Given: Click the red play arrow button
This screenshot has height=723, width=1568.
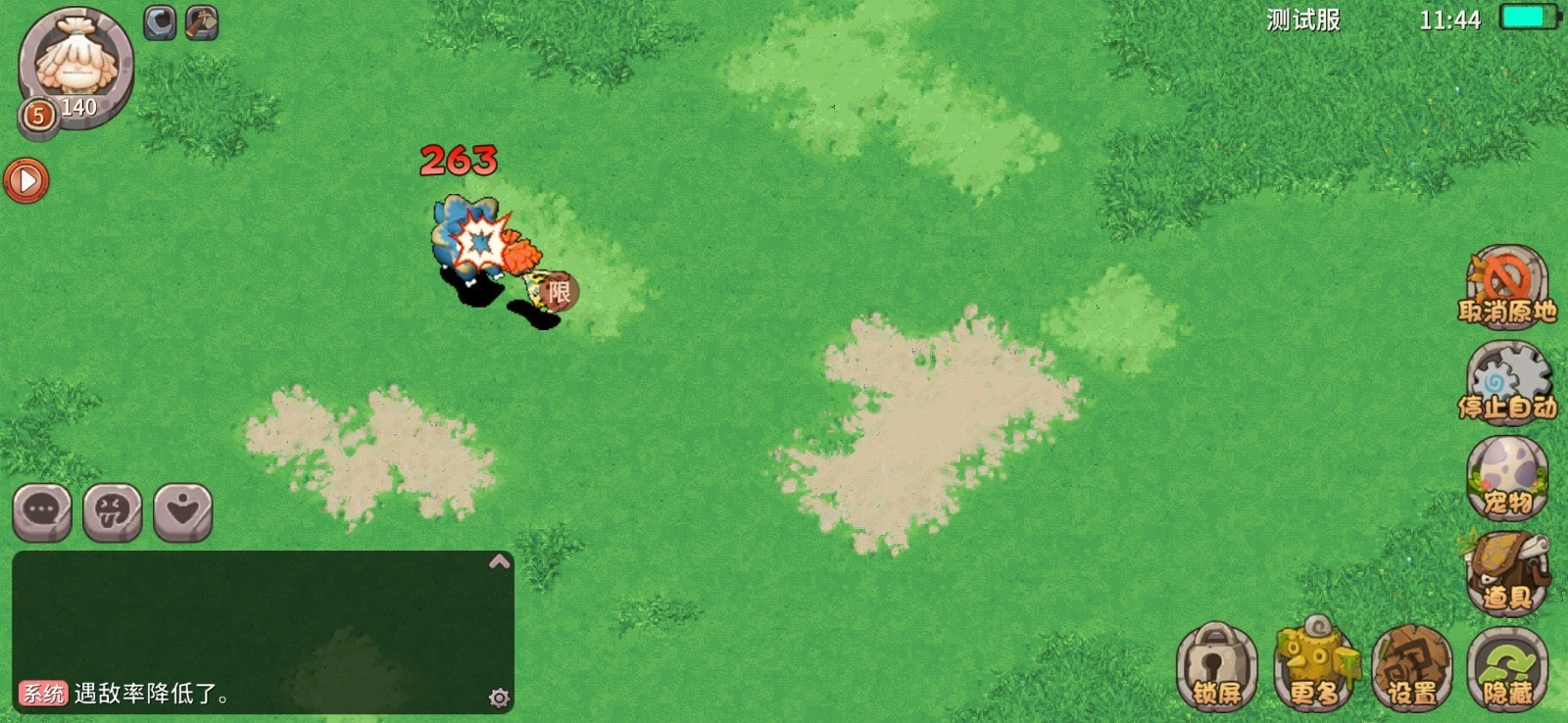Looking at the screenshot, I should [26, 180].
